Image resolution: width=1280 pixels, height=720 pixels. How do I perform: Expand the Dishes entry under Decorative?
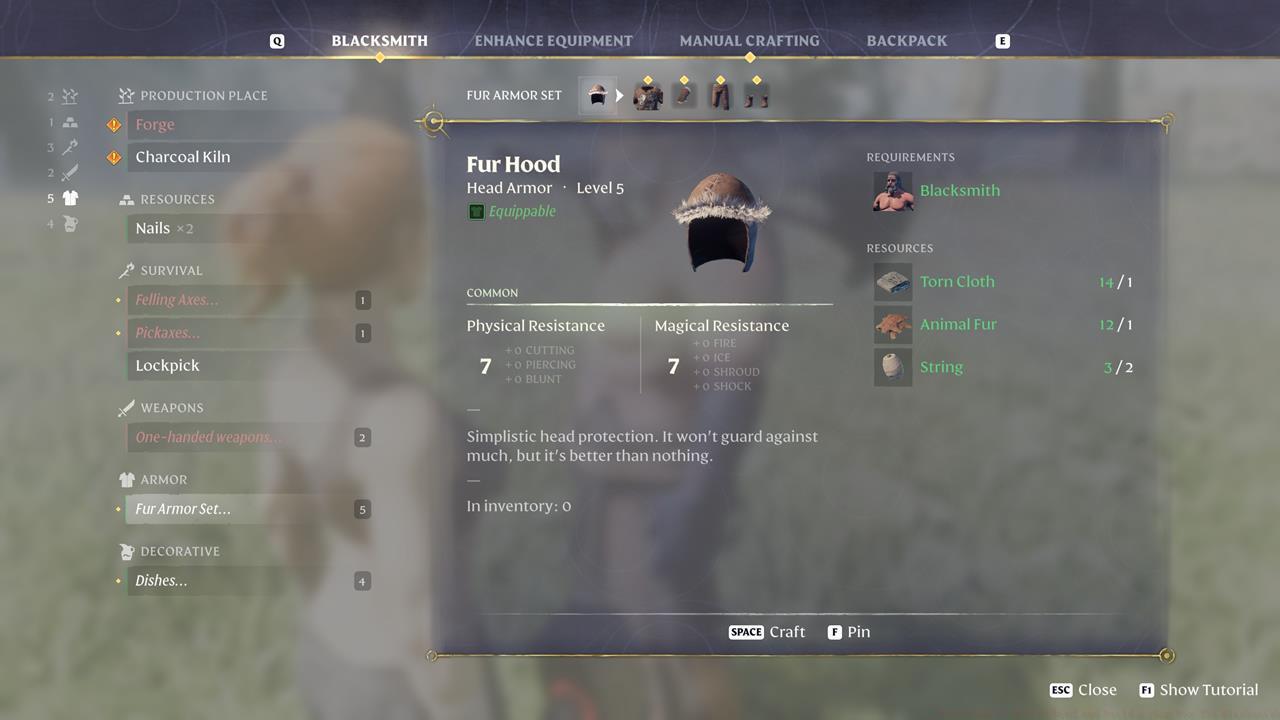(161, 580)
